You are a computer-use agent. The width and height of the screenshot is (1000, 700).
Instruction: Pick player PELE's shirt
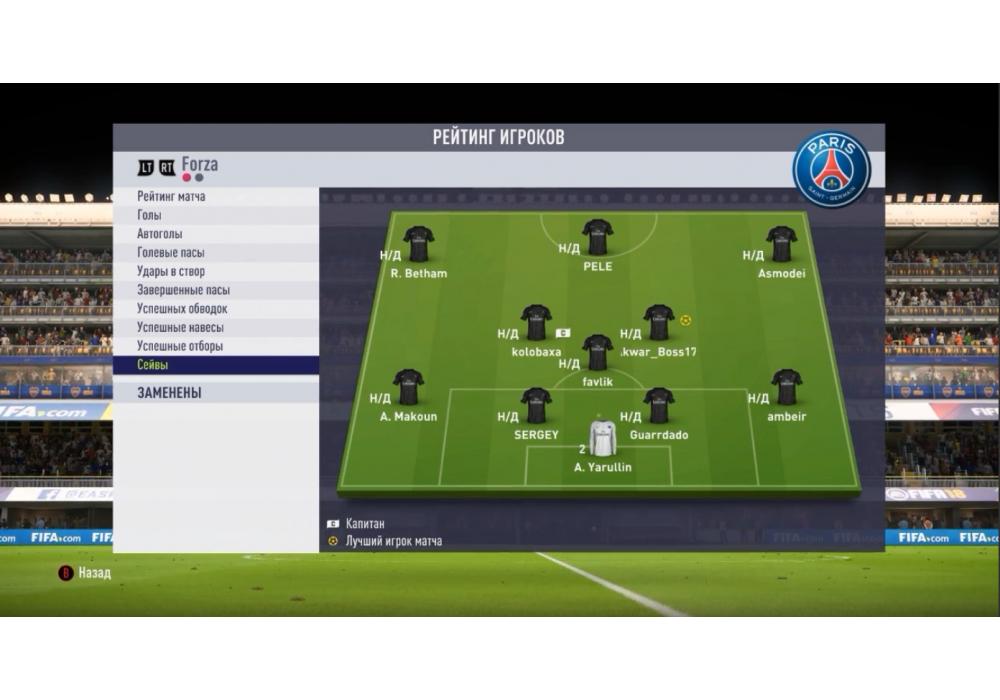pyautogui.click(x=597, y=237)
